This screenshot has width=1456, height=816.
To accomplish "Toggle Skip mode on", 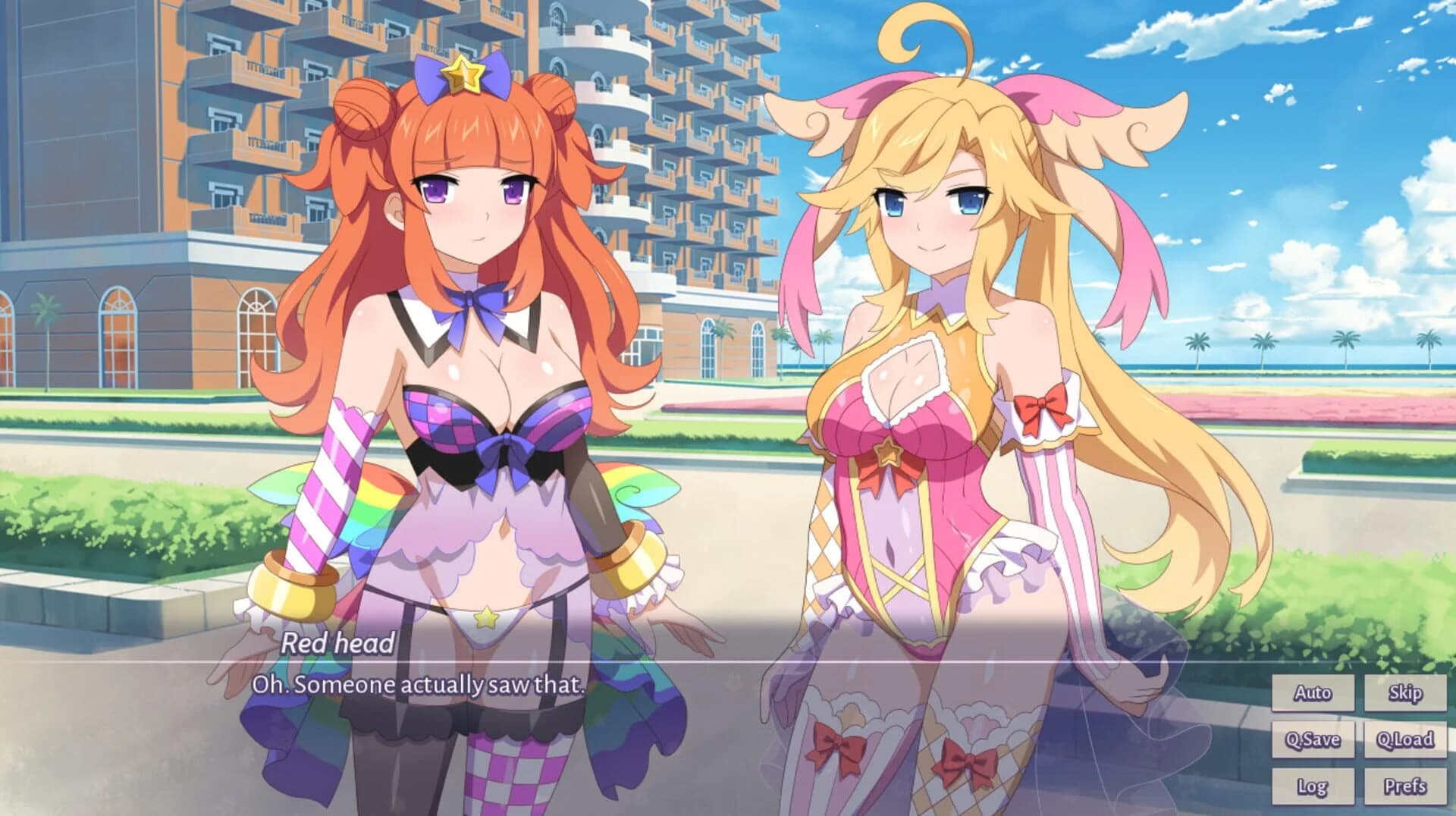I will pyautogui.click(x=1404, y=692).
